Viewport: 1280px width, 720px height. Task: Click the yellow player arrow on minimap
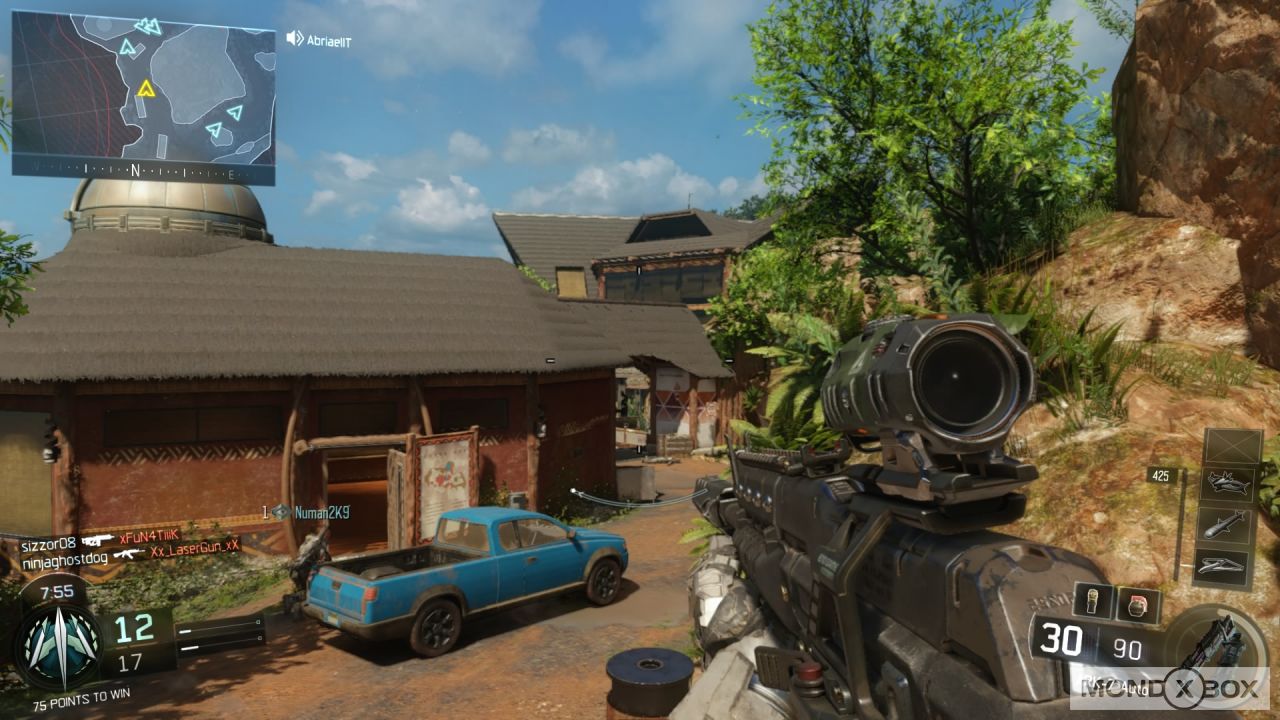(x=147, y=88)
